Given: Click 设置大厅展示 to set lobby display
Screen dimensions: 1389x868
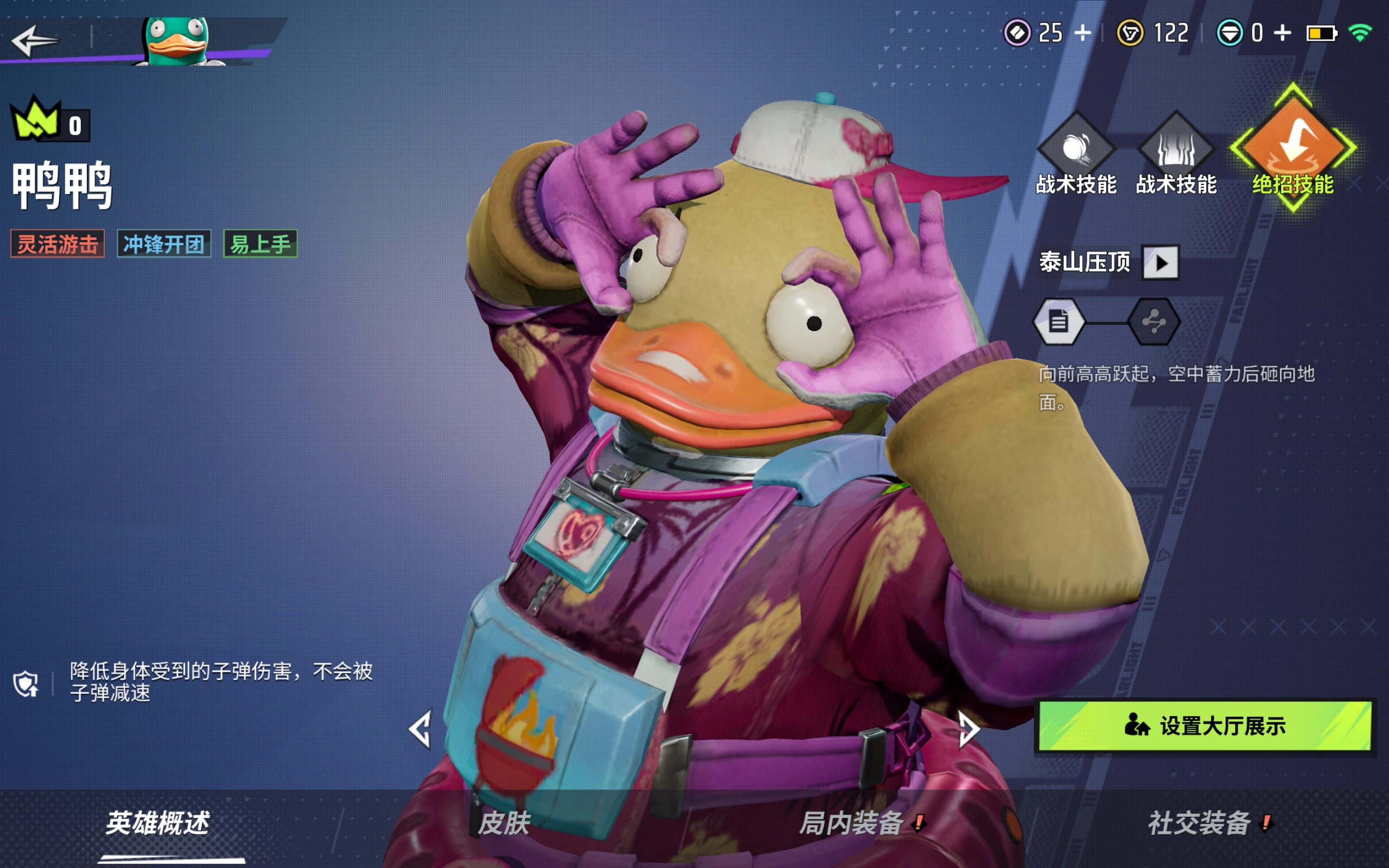Looking at the screenshot, I should [x=1205, y=726].
